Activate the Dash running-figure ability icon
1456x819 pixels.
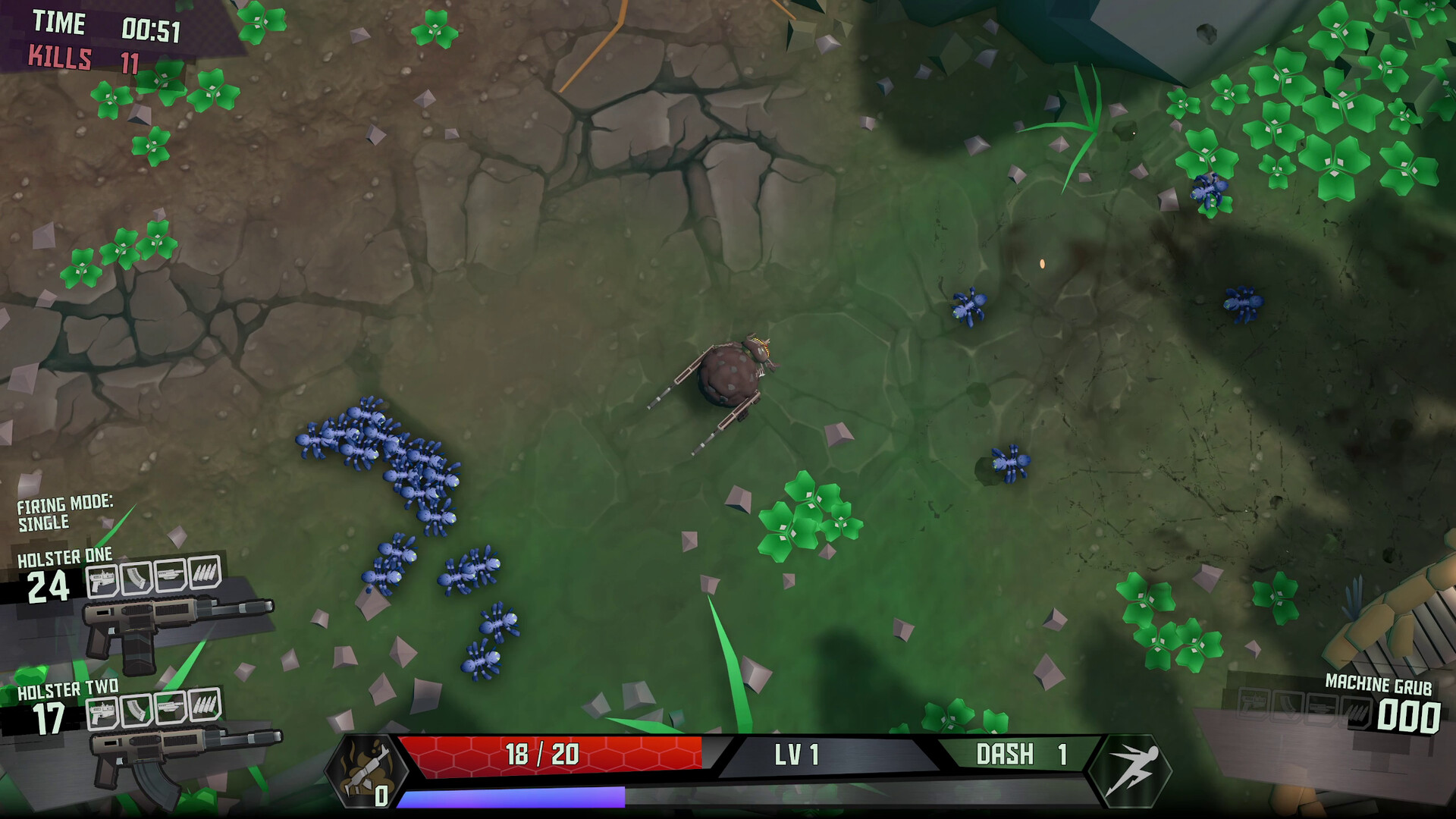1129,771
